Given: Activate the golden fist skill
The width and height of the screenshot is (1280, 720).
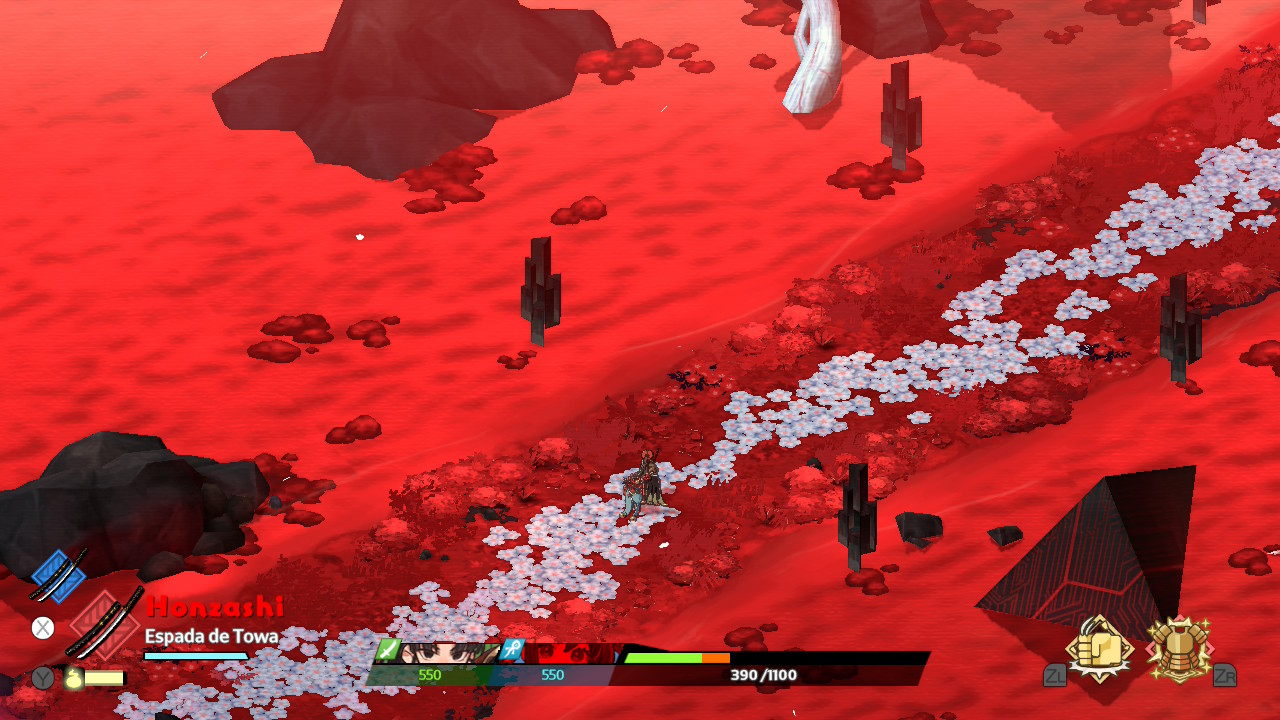Looking at the screenshot, I should 1100,648.
